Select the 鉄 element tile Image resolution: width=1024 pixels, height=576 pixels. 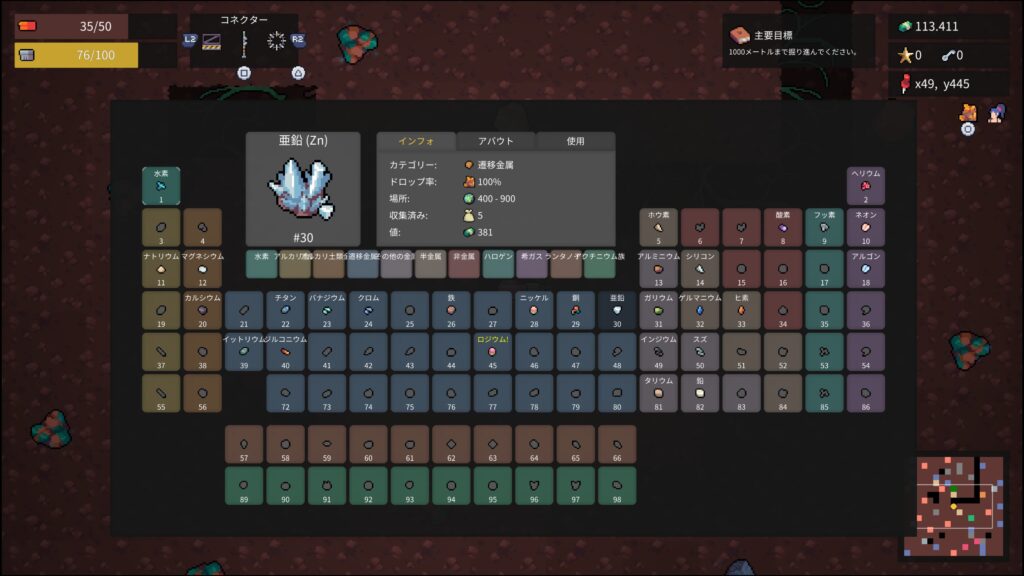451,311
